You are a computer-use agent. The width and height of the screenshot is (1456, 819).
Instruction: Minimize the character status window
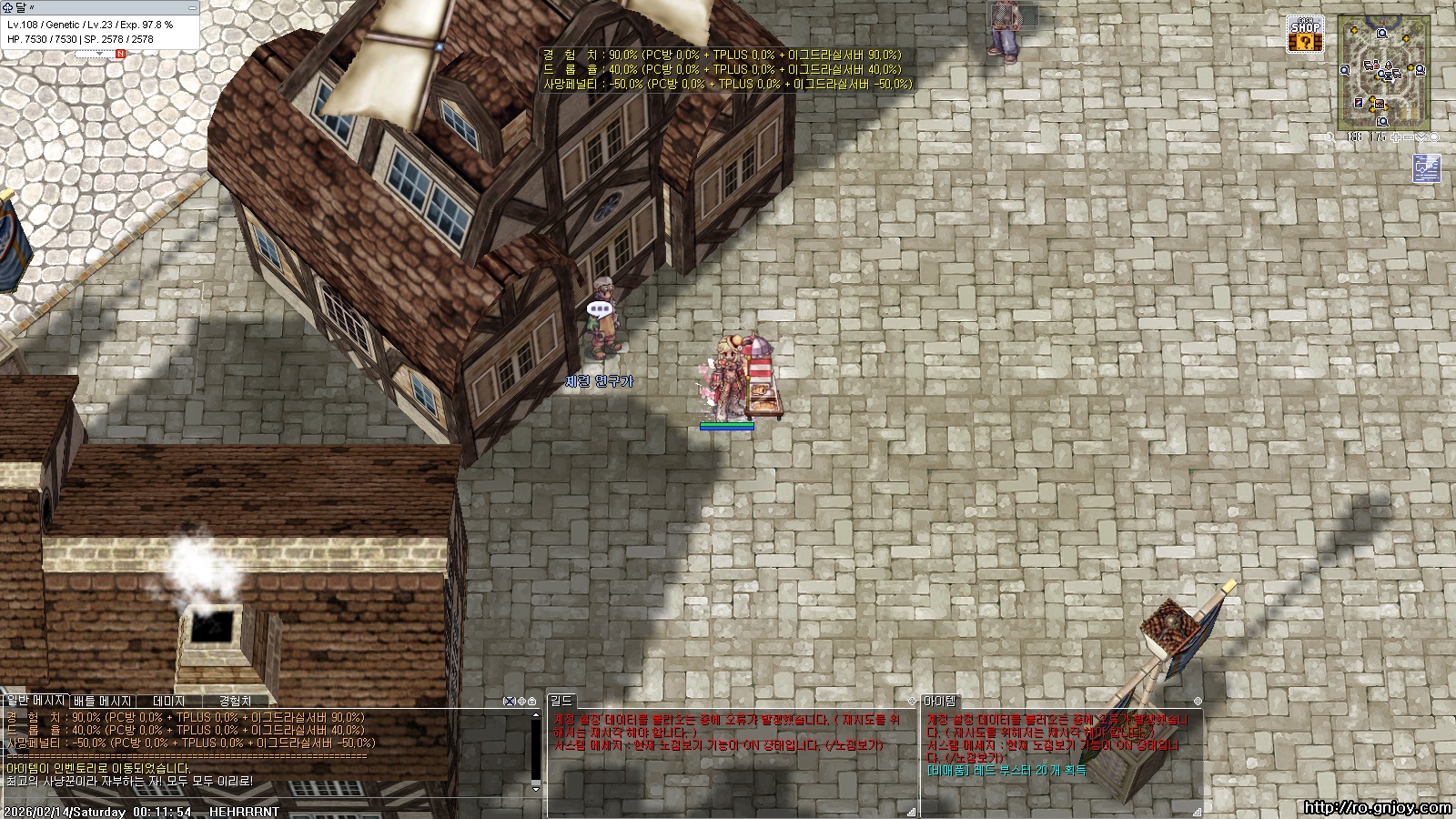click(x=191, y=7)
